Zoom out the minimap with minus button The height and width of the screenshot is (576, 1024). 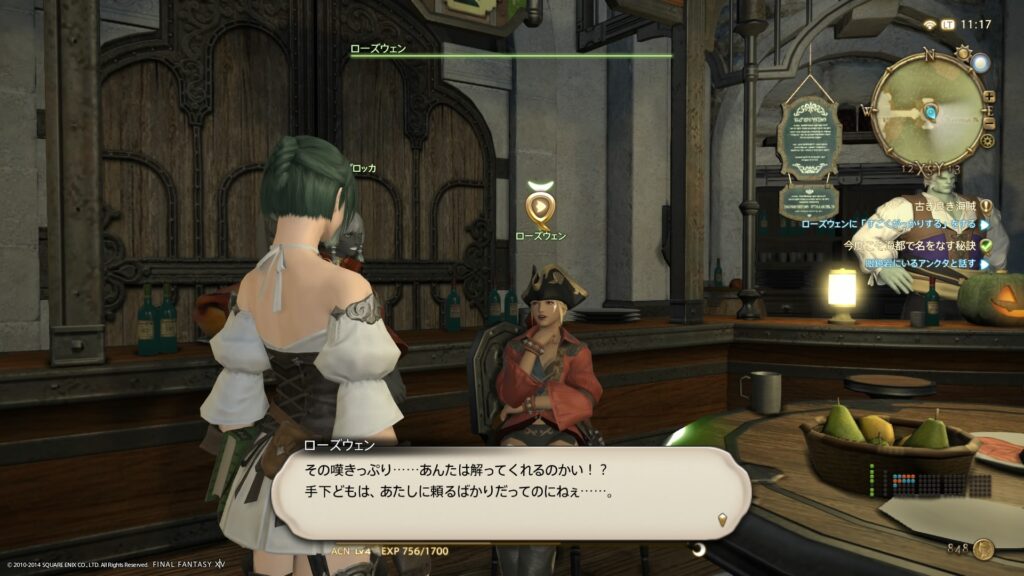click(x=989, y=122)
